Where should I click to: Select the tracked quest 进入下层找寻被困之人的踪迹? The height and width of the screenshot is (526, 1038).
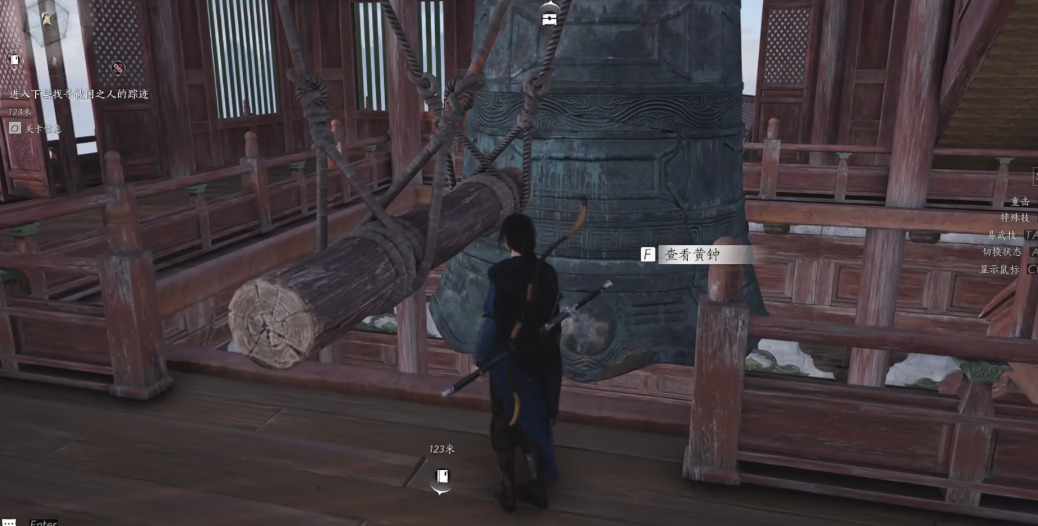point(78,94)
